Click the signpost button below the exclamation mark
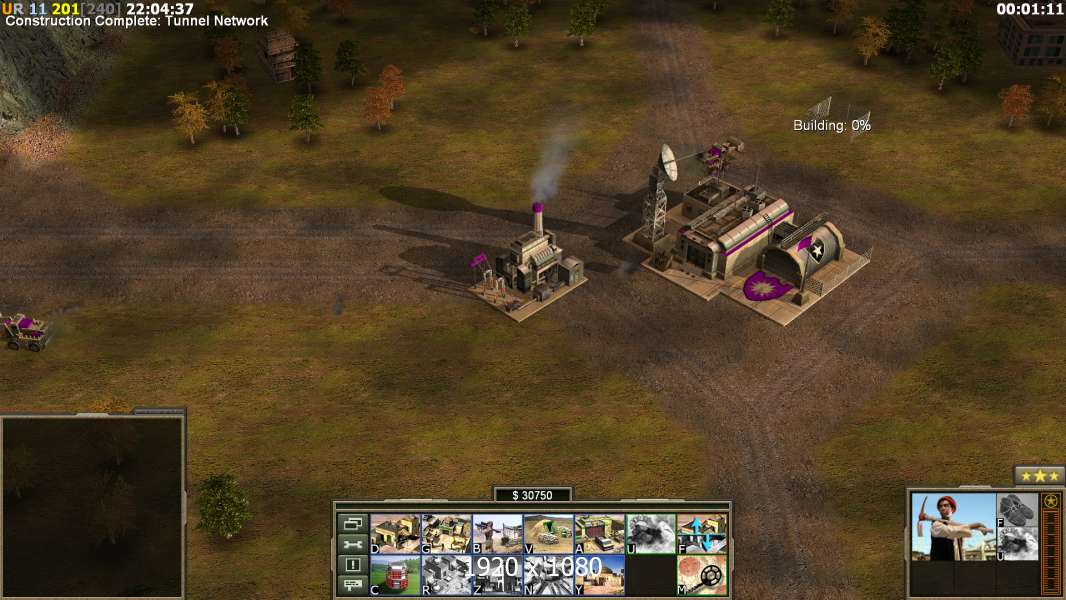Viewport: 1066px width, 600px height. (x=352, y=586)
